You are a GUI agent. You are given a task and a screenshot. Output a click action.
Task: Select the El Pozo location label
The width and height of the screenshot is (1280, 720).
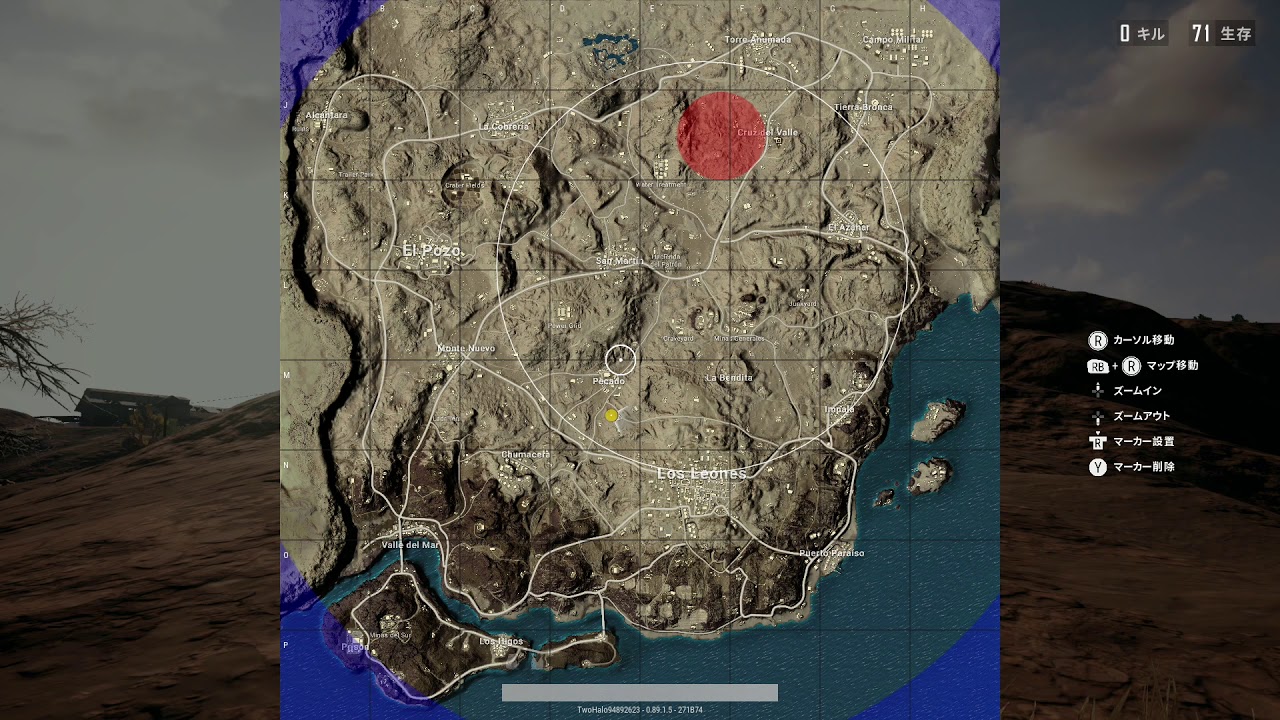432,250
